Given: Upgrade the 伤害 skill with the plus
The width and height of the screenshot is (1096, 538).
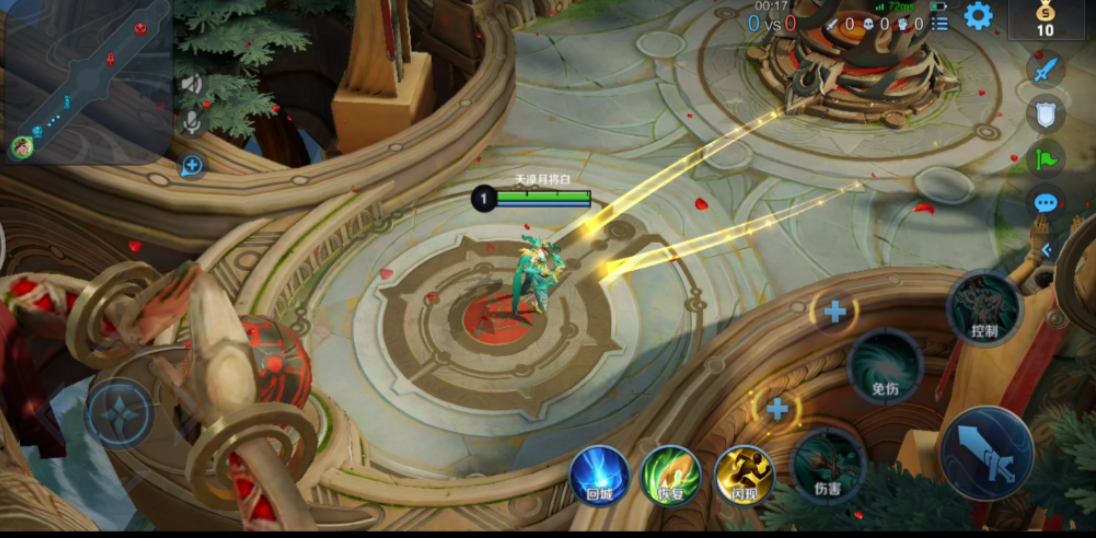Looking at the screenshot, I should 777,408.
